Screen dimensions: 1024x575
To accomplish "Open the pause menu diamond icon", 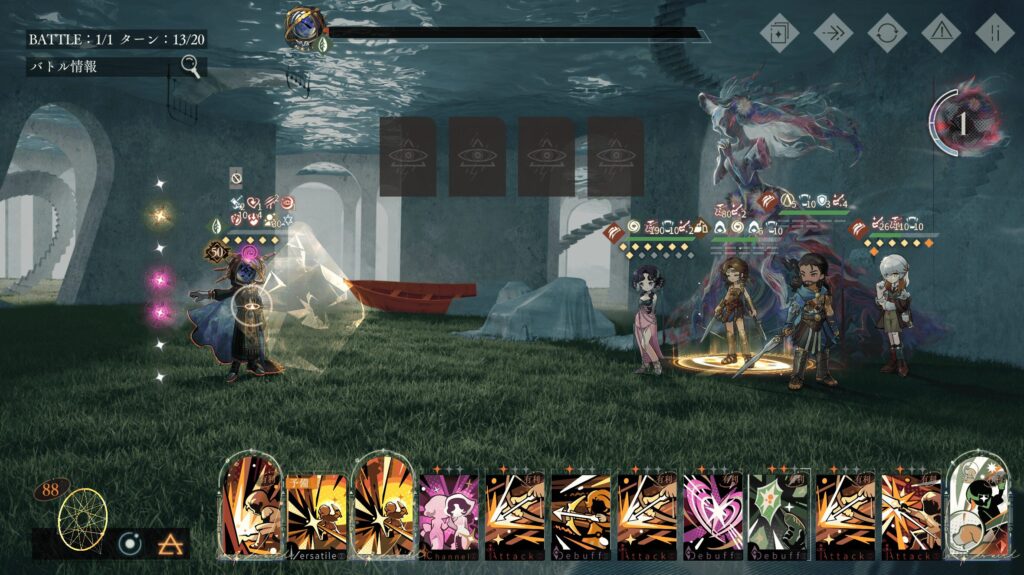I will pyautogui.click(x=995, y=32).
